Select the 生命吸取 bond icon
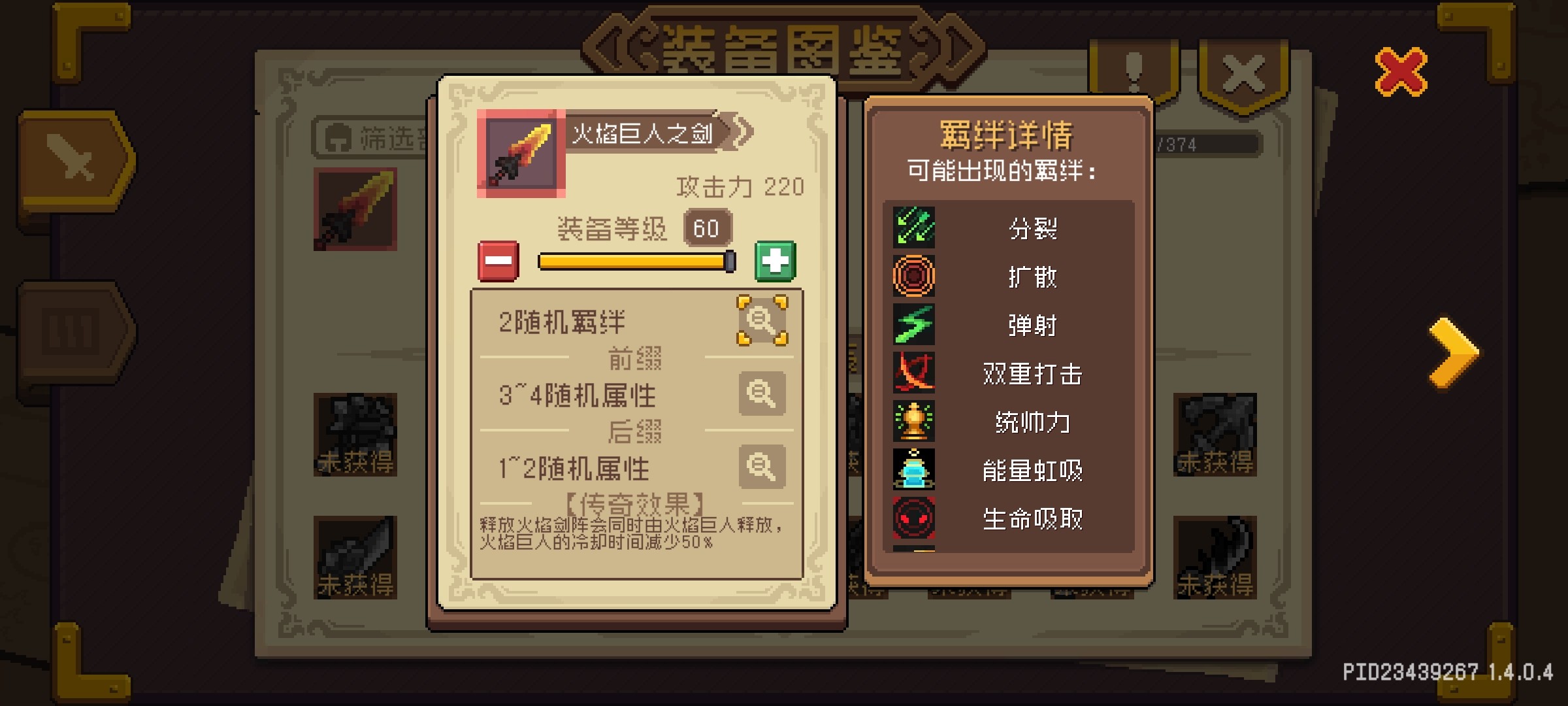Image resolution: width=1568 pixels, height=706 pixels. point(913,518)
